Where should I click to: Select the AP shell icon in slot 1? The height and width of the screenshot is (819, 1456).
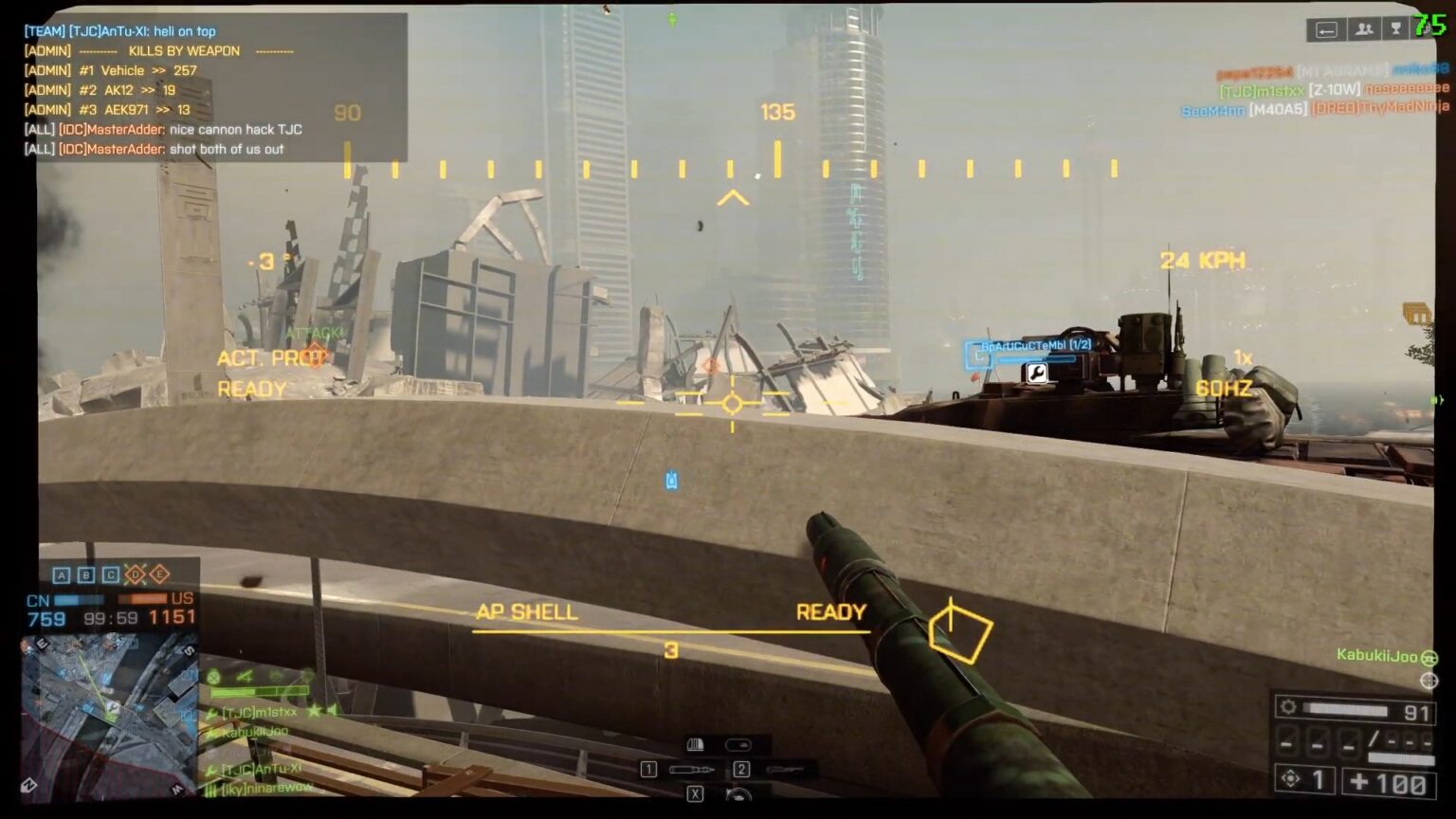point(691,770)
